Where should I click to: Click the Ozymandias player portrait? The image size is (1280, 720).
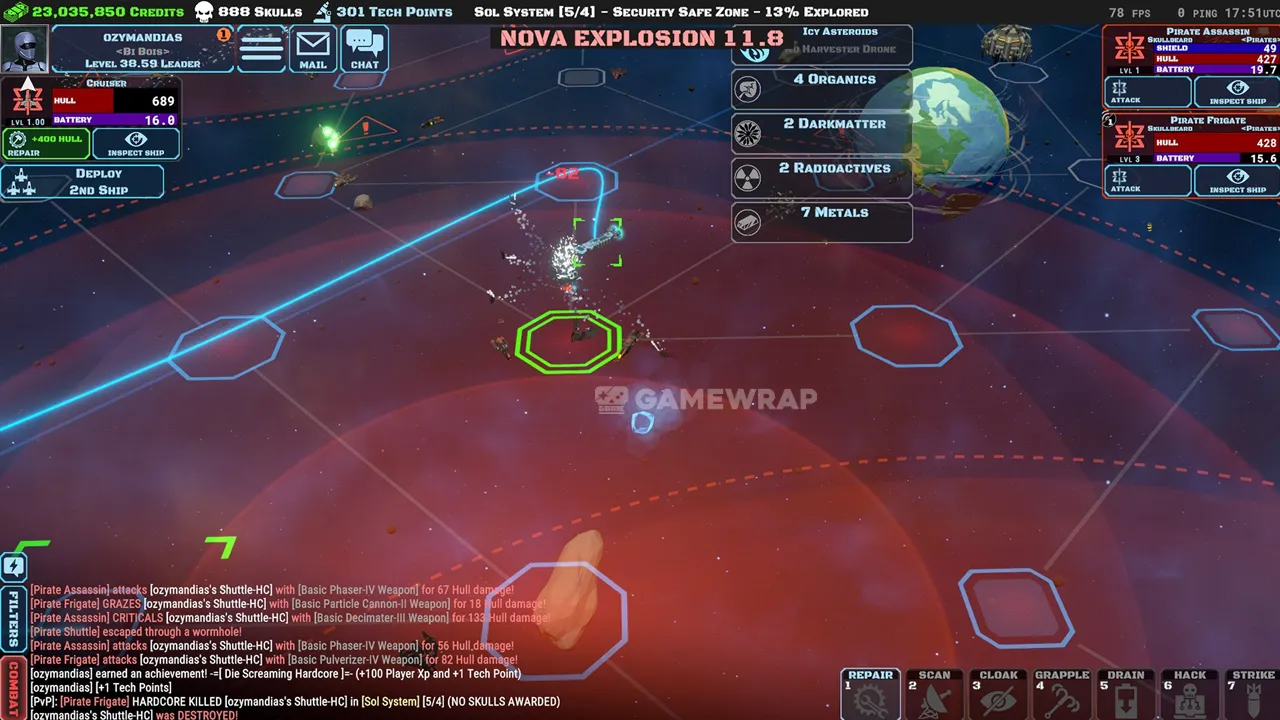24,49
